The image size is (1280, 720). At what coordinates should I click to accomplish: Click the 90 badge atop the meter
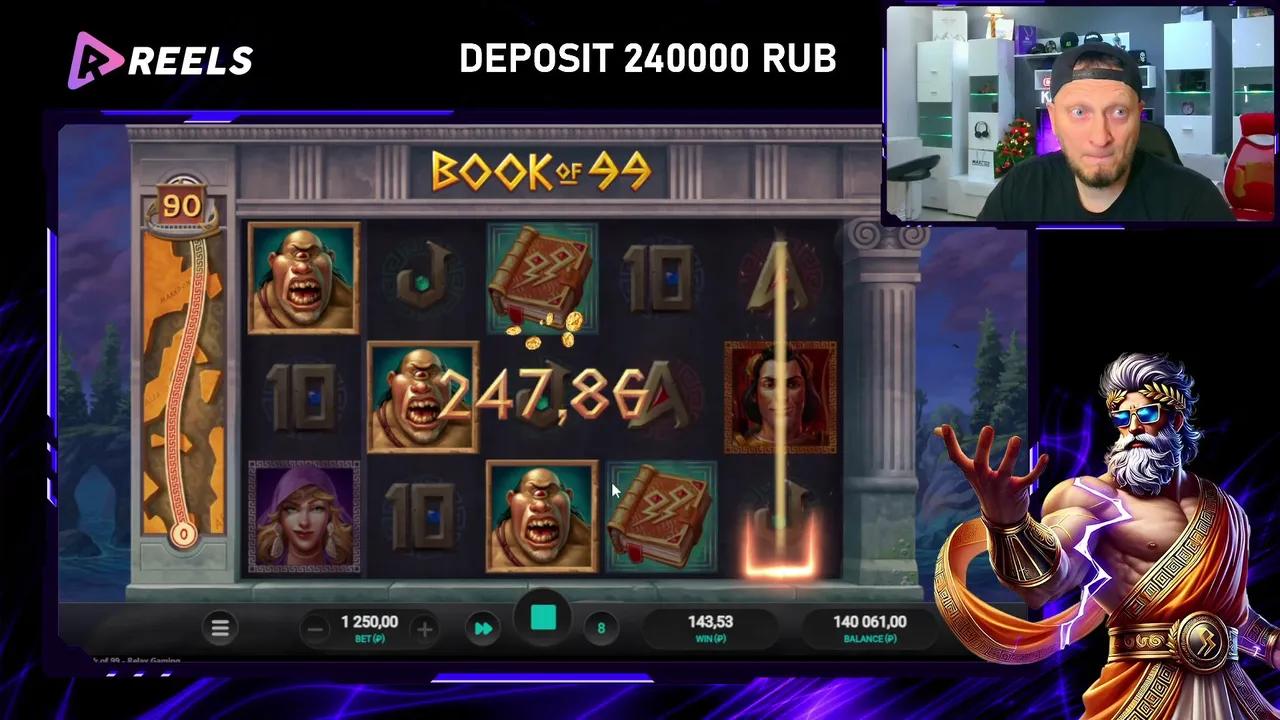click(x=181, y=203)
